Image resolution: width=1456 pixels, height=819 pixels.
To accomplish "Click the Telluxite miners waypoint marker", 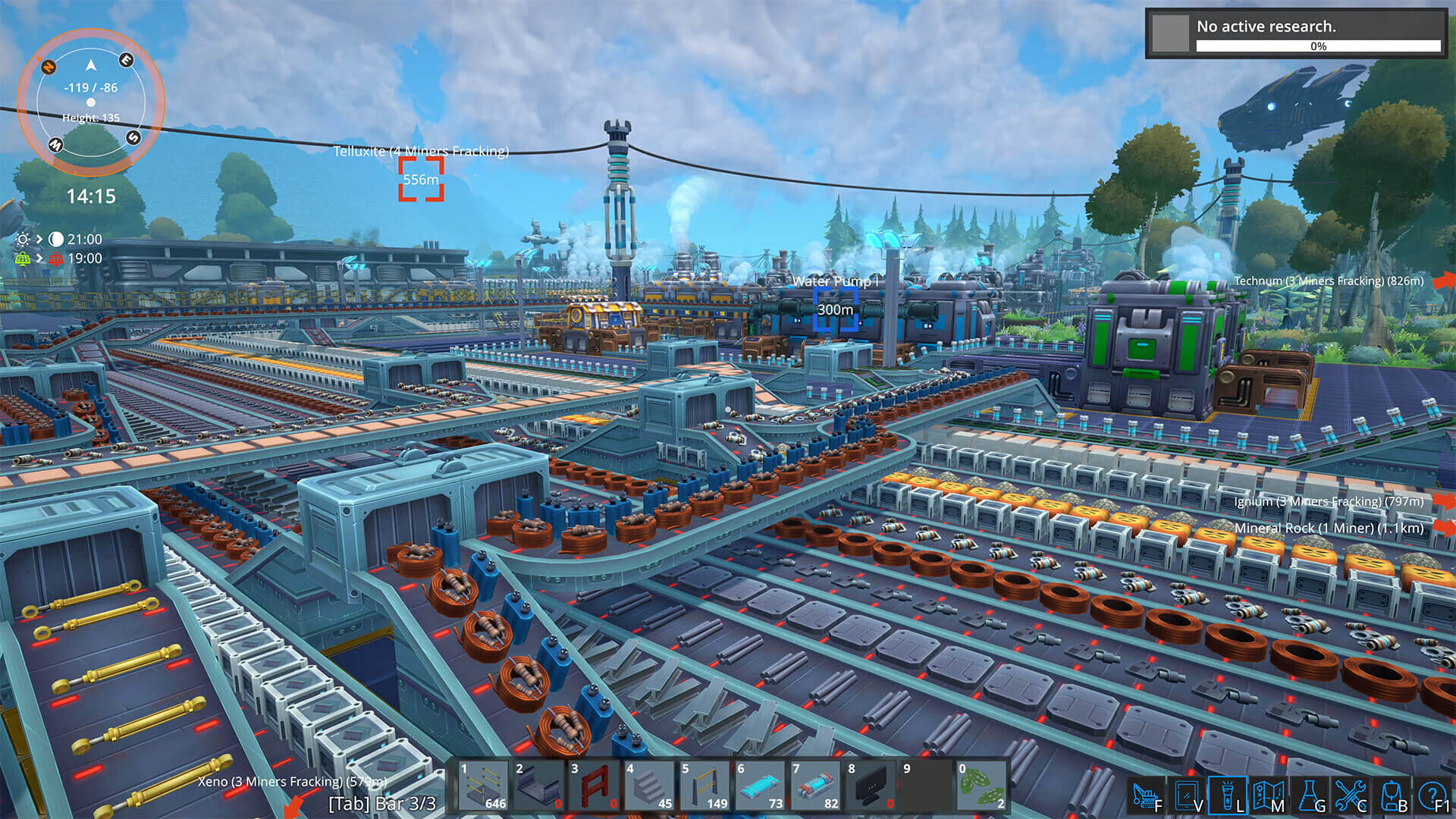I will 420,182.
